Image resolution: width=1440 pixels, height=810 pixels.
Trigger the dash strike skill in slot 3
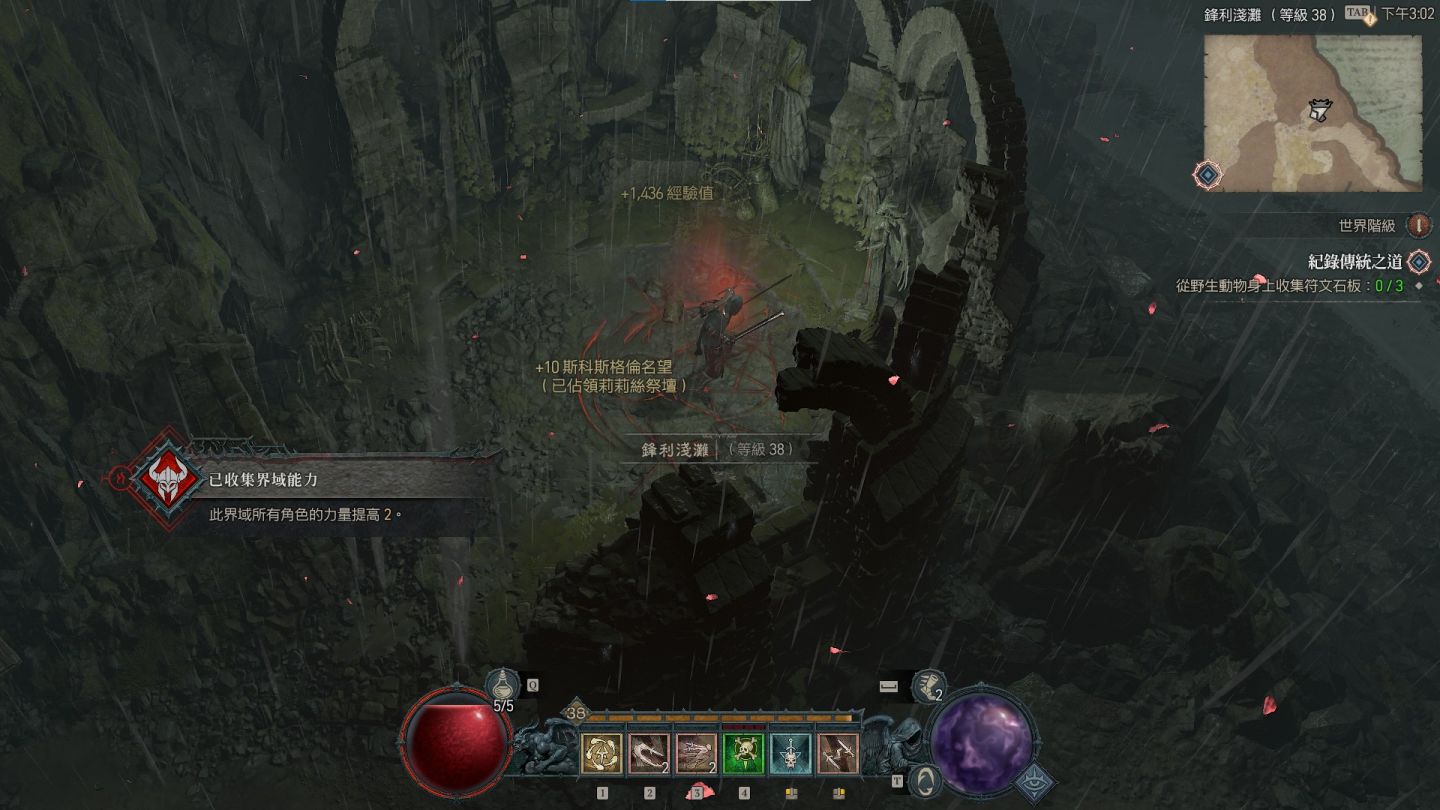pos(696,754)
